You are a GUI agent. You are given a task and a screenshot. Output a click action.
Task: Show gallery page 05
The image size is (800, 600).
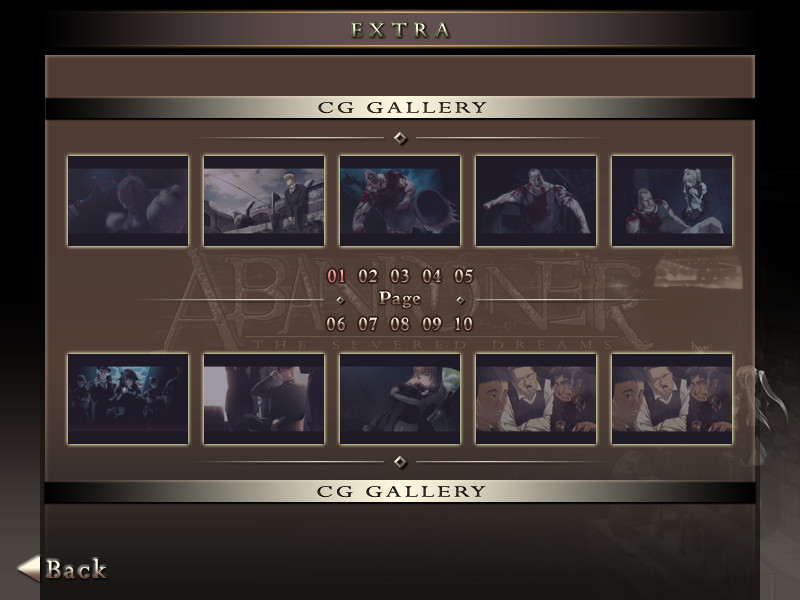click(463, 276)
